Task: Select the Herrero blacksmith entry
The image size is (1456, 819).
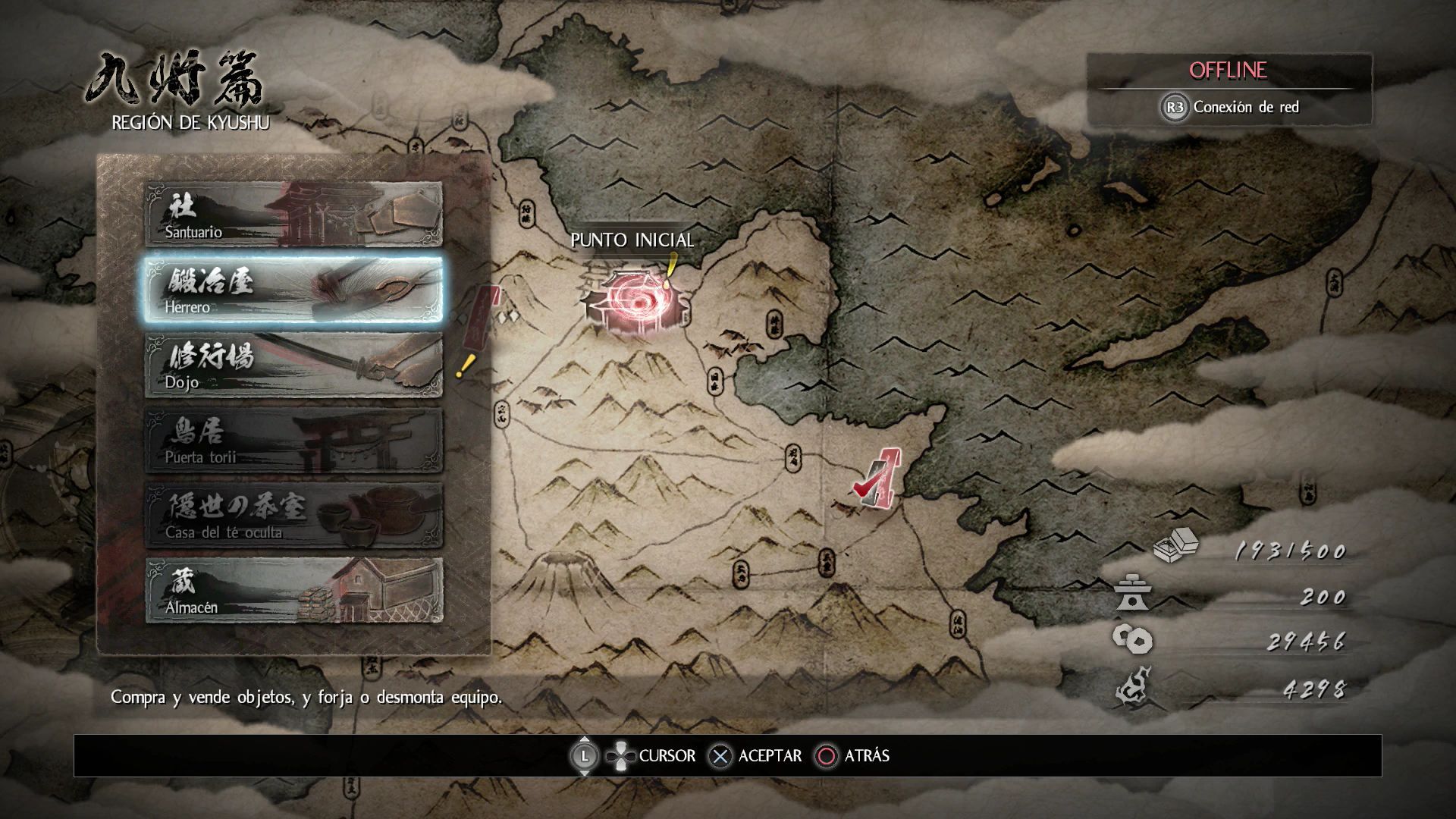Action: point(293,290)
